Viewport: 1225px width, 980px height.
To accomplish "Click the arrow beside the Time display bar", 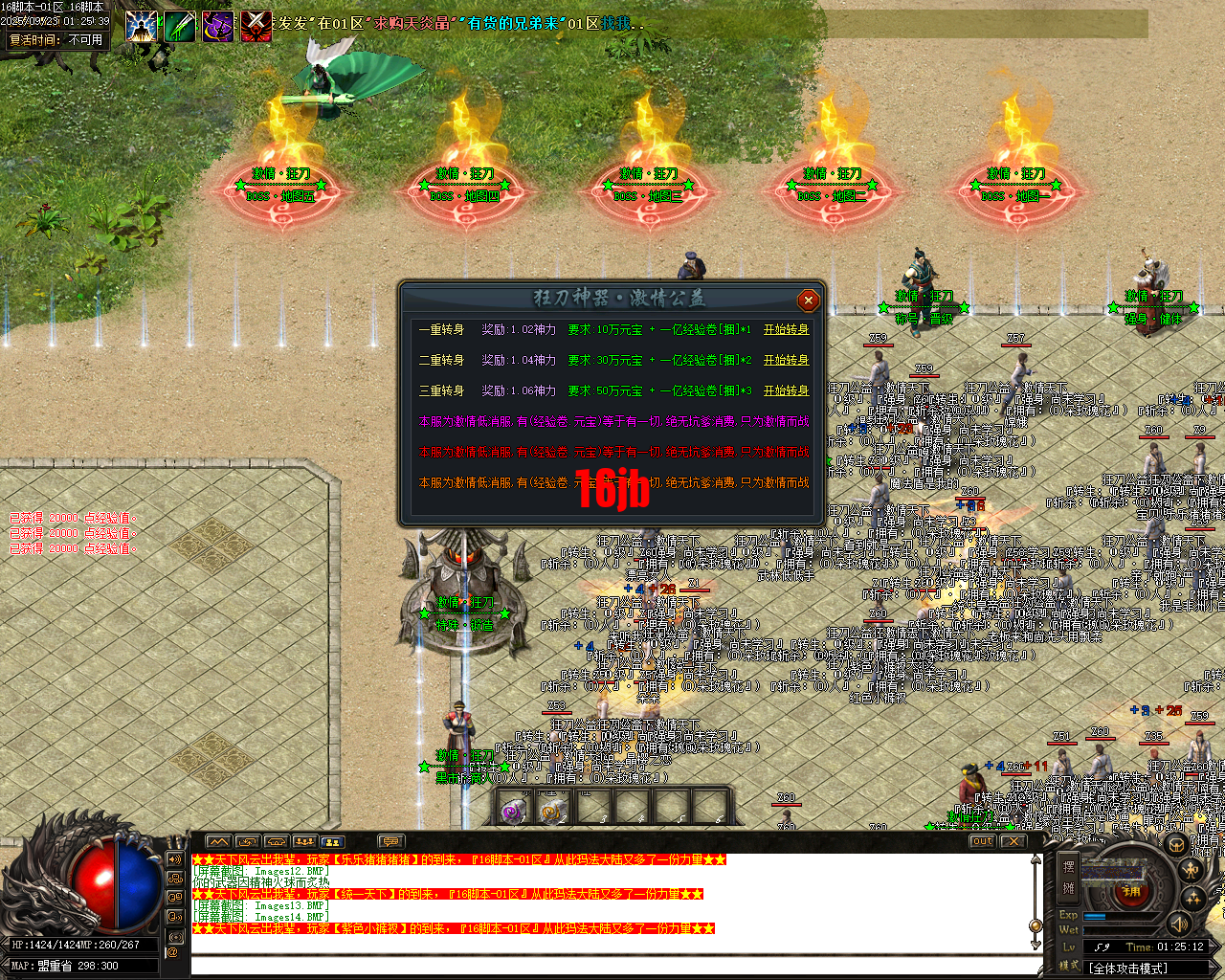I will (x=1213, y=947).
